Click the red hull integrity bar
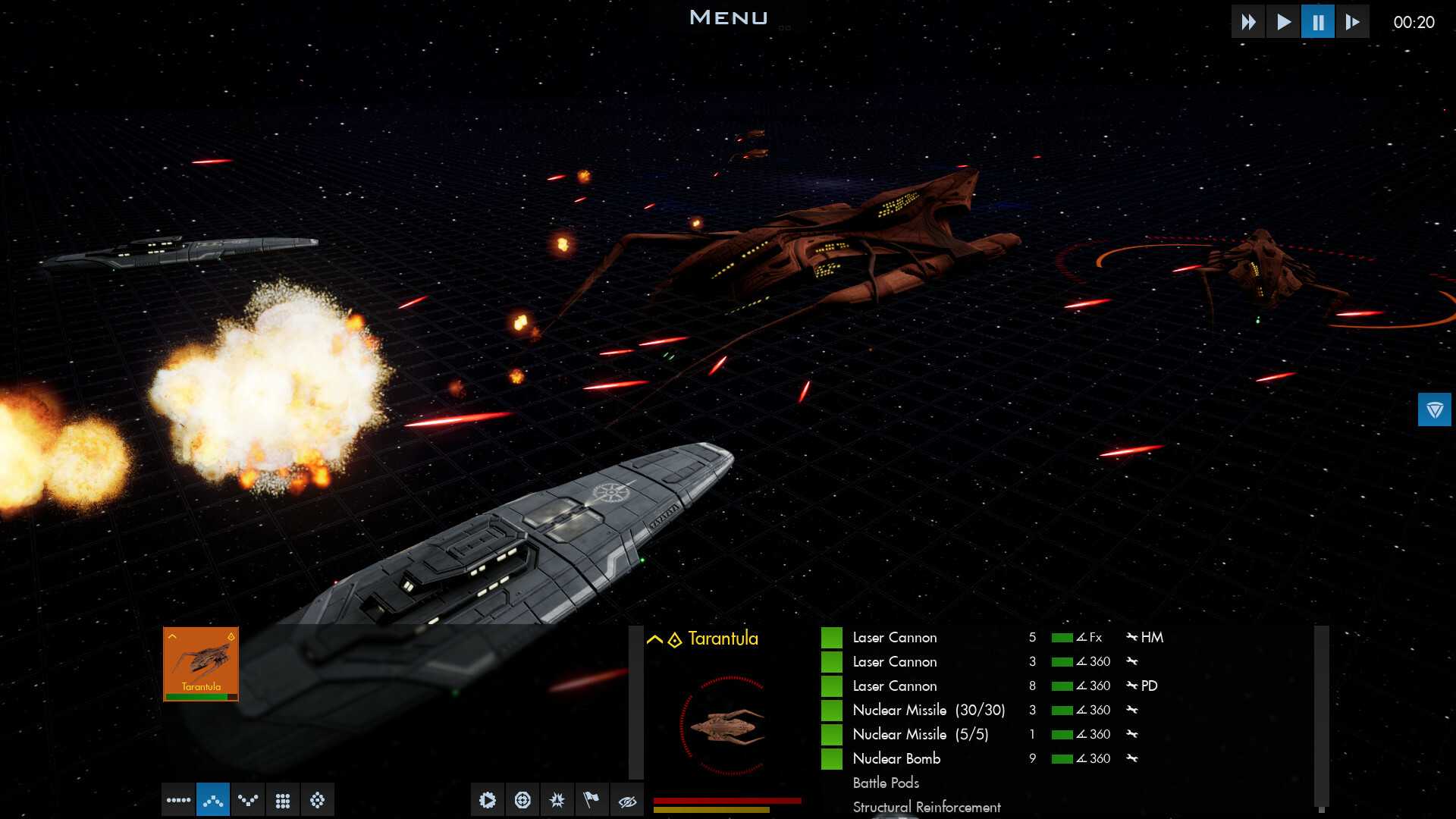1456x819 pixels. (x=728, y=799)
